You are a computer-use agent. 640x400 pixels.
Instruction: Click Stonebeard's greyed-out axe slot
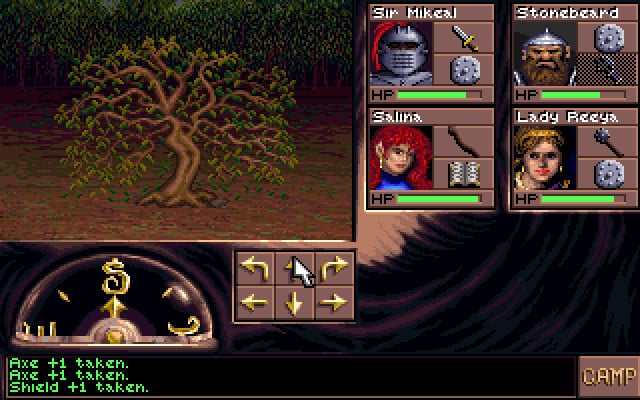(x=608, y=70)
